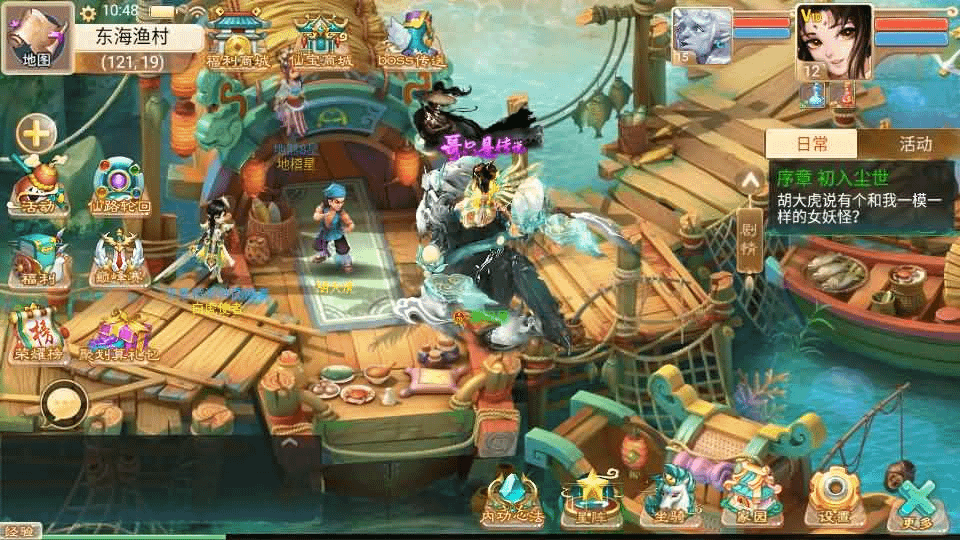Image resolution: width=960 pixels, height=540 pixels.
Task: Open the 活动 events icon with roast chicken
Action: point(42,188)
